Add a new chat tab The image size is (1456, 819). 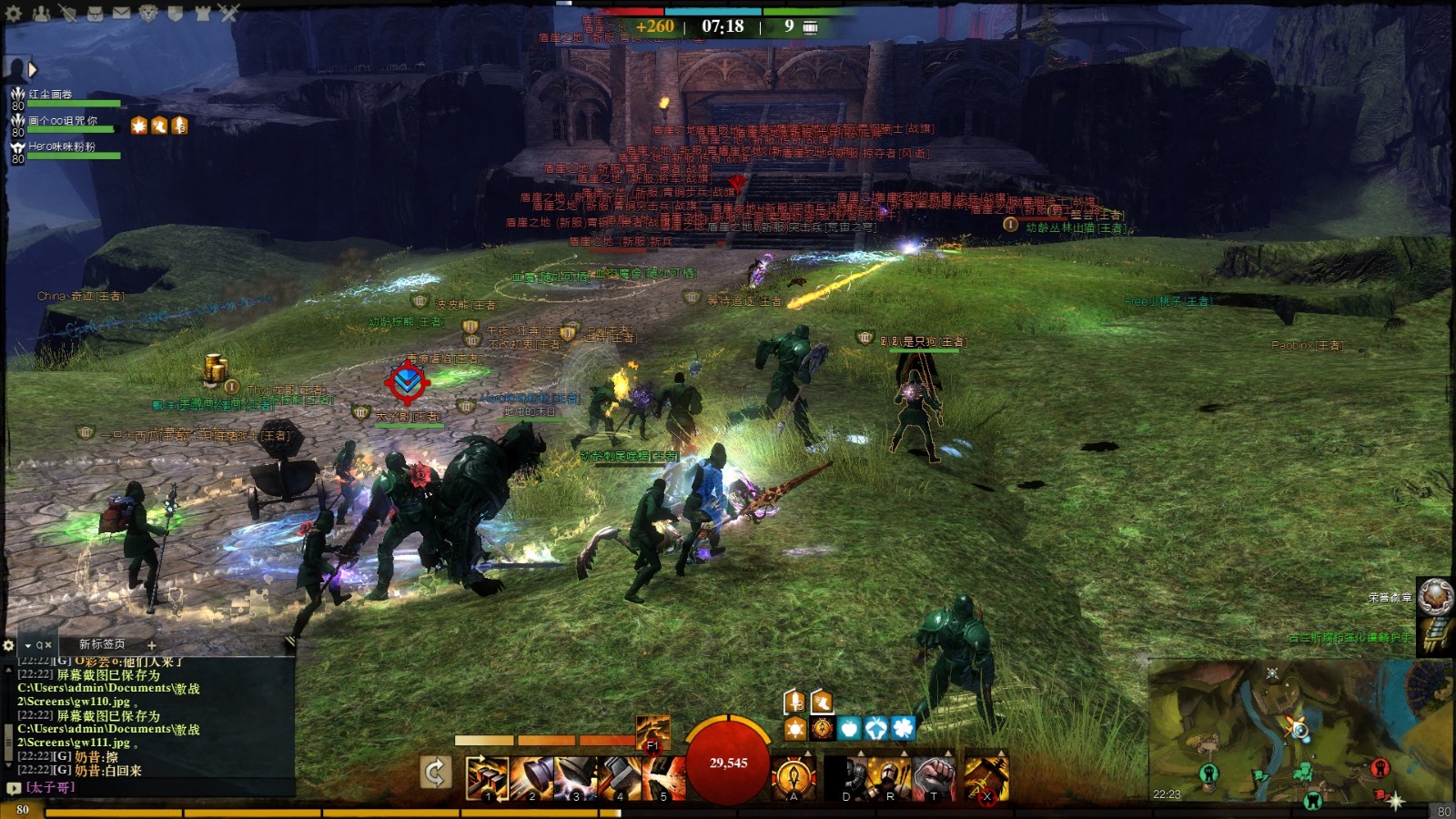pos(151,644)
